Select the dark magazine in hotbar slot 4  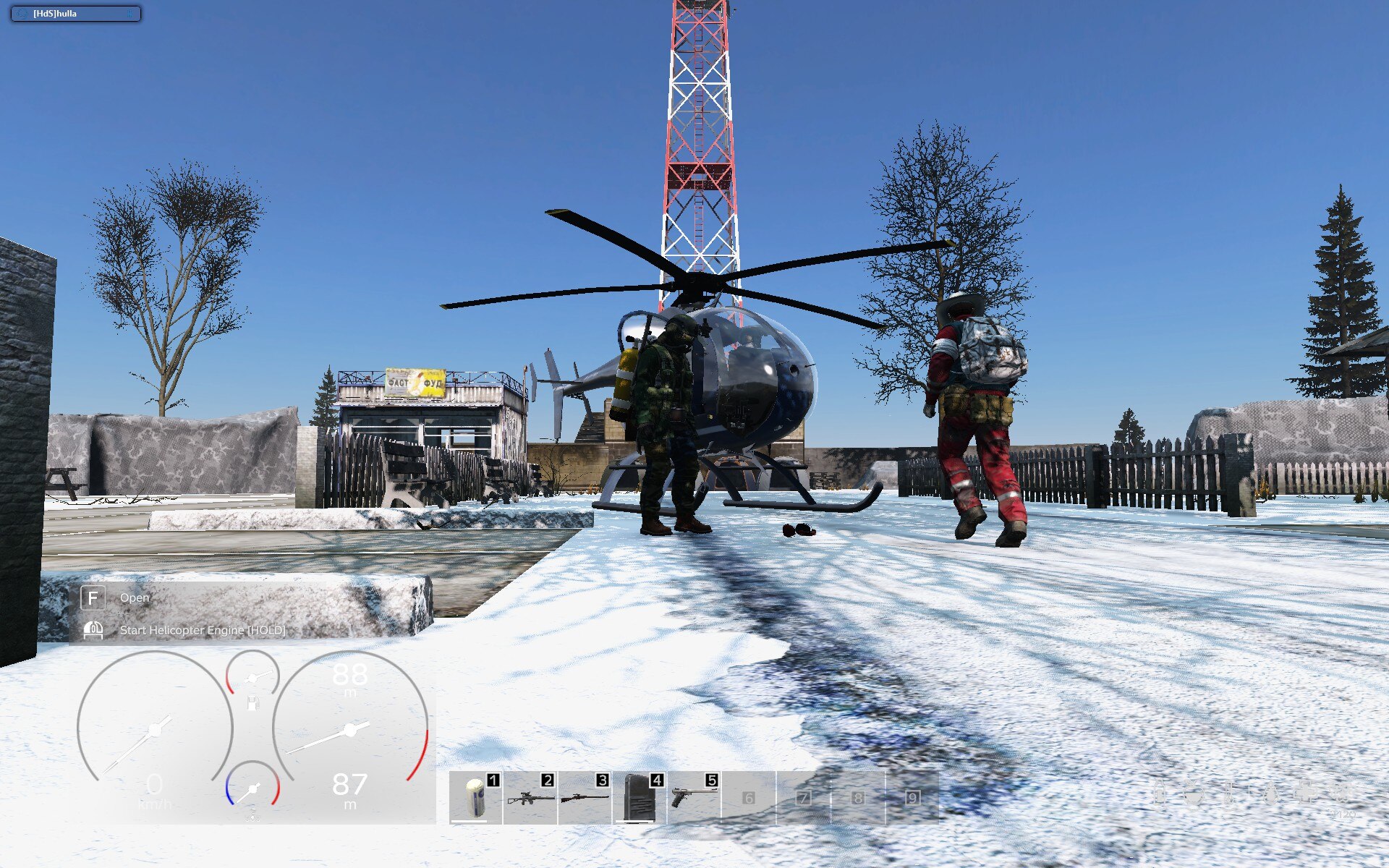640,798
